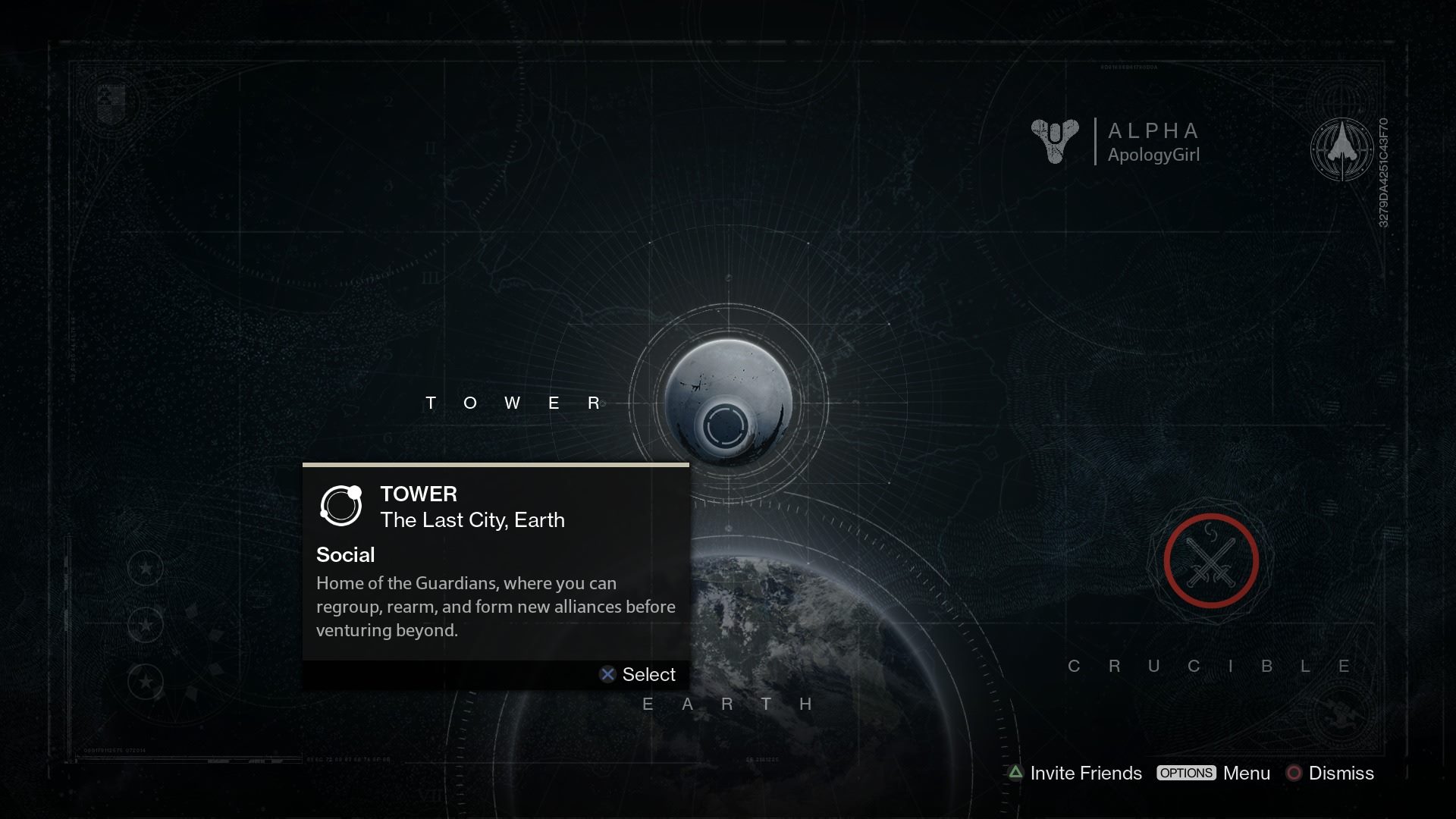
Task: Open the ApologyGirl player emblem
Action: pyautogui.click(x=1055, y=141)
